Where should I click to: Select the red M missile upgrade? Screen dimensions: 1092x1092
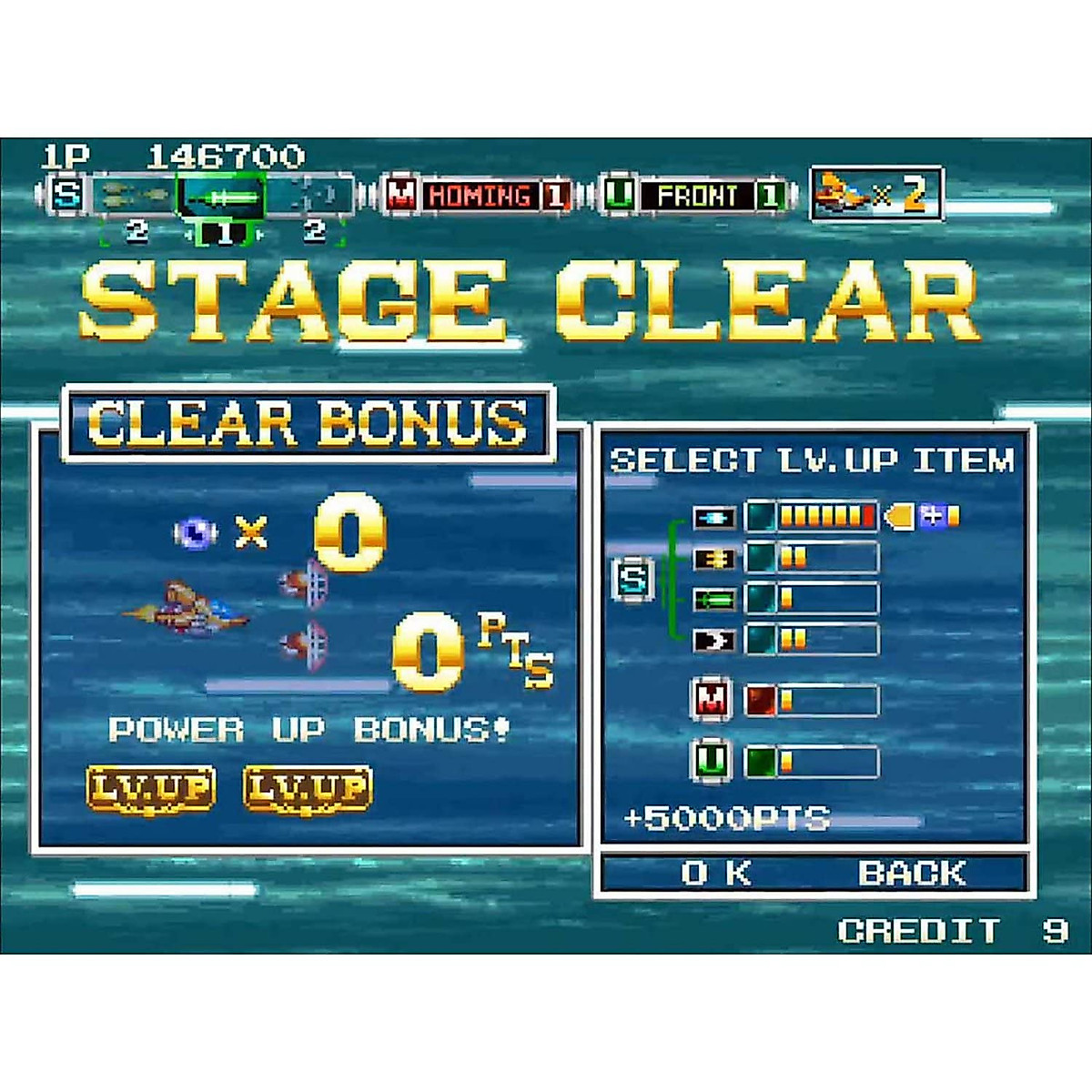(785, 700)
